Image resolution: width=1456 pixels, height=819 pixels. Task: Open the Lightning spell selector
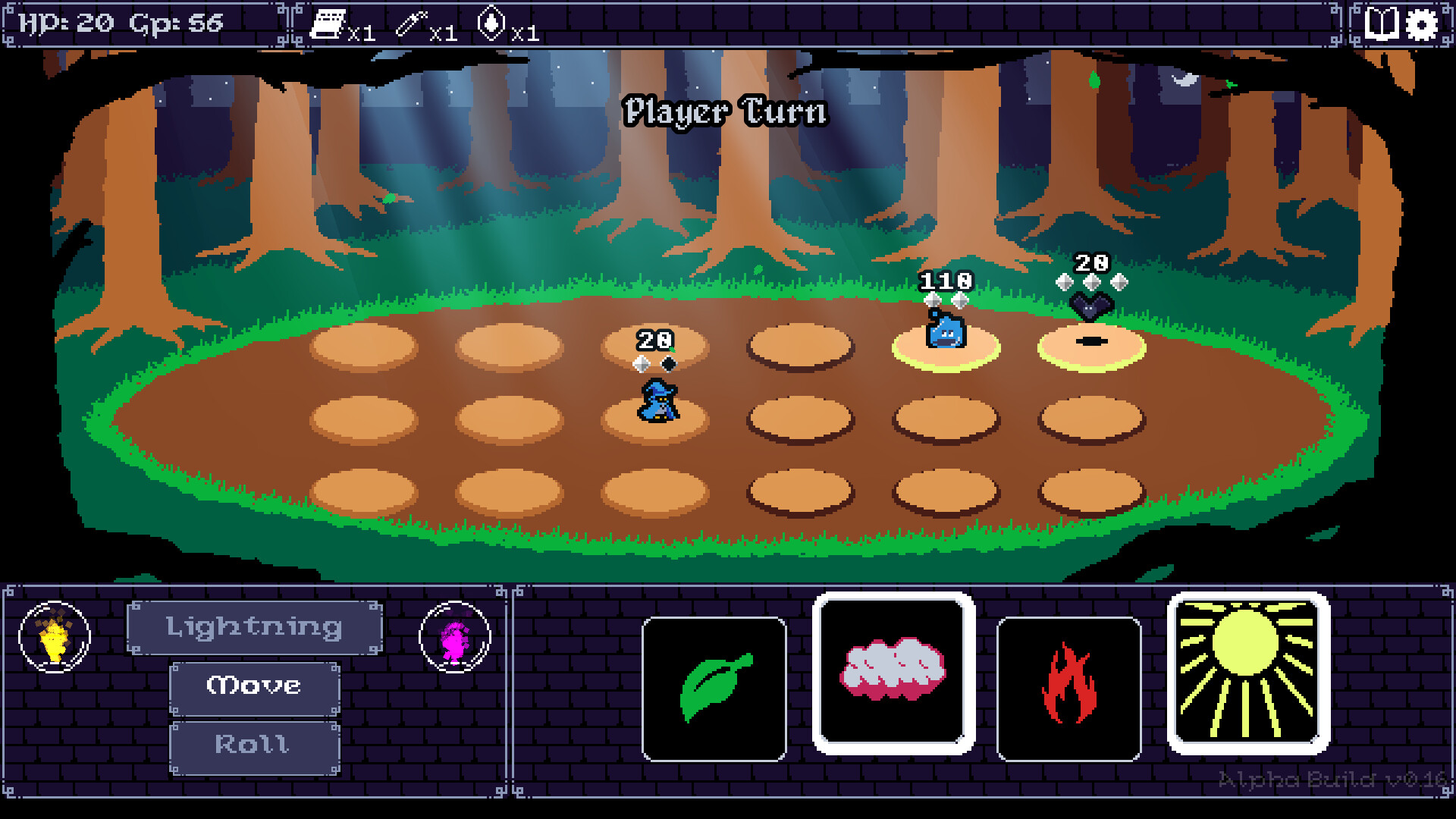click(x=254, y=626)
